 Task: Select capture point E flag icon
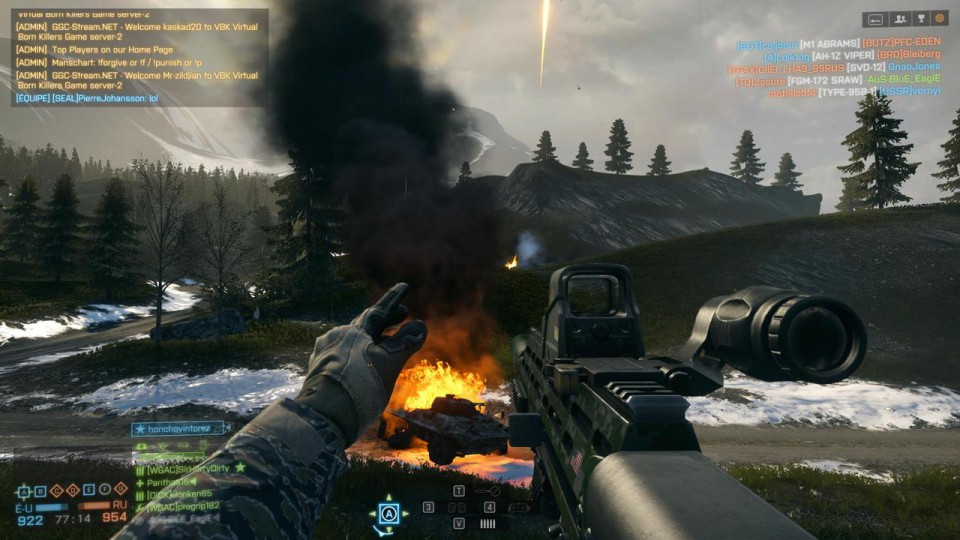88,490
